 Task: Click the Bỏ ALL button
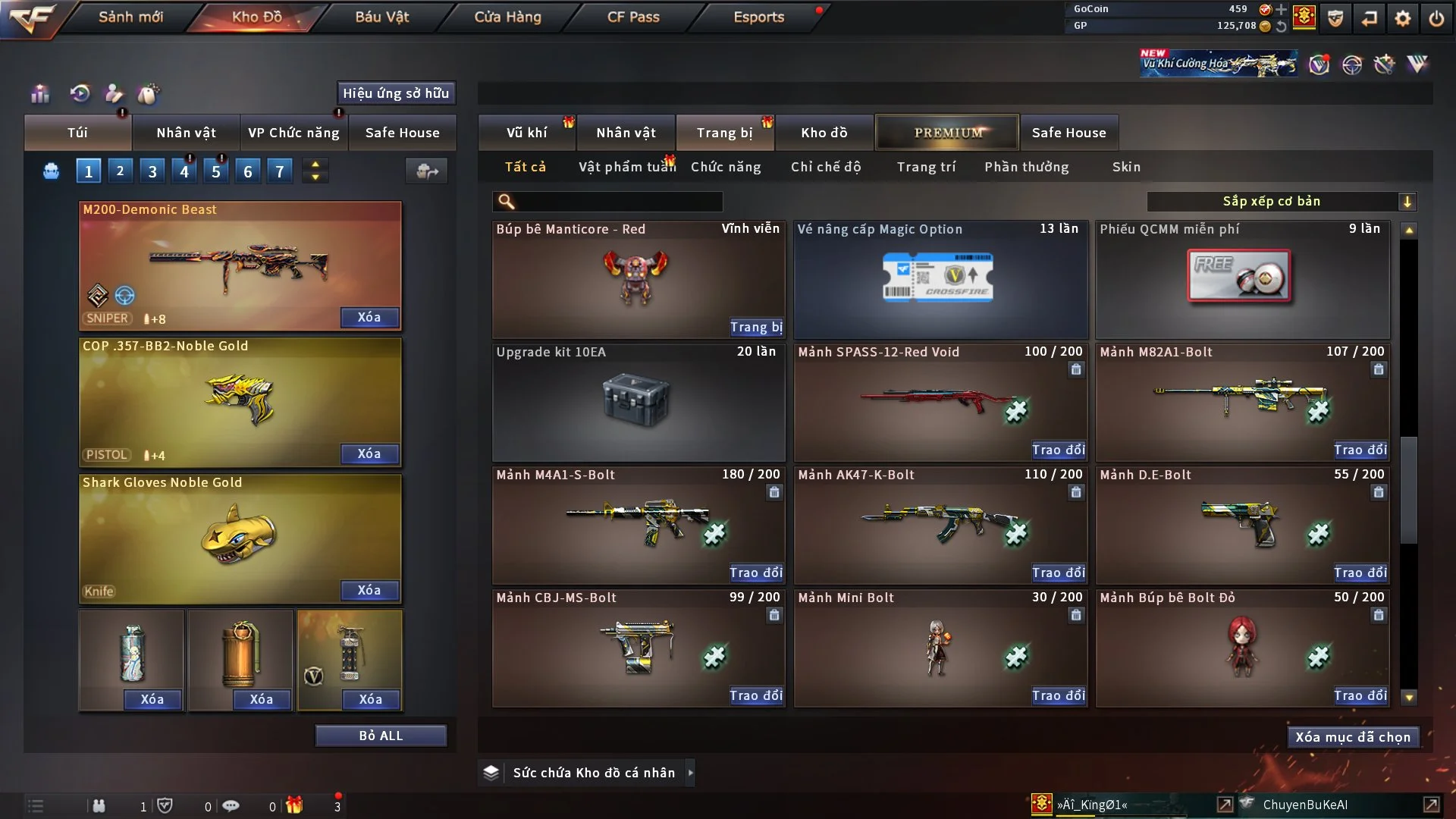pyautogui.click(x=381, y=736)
